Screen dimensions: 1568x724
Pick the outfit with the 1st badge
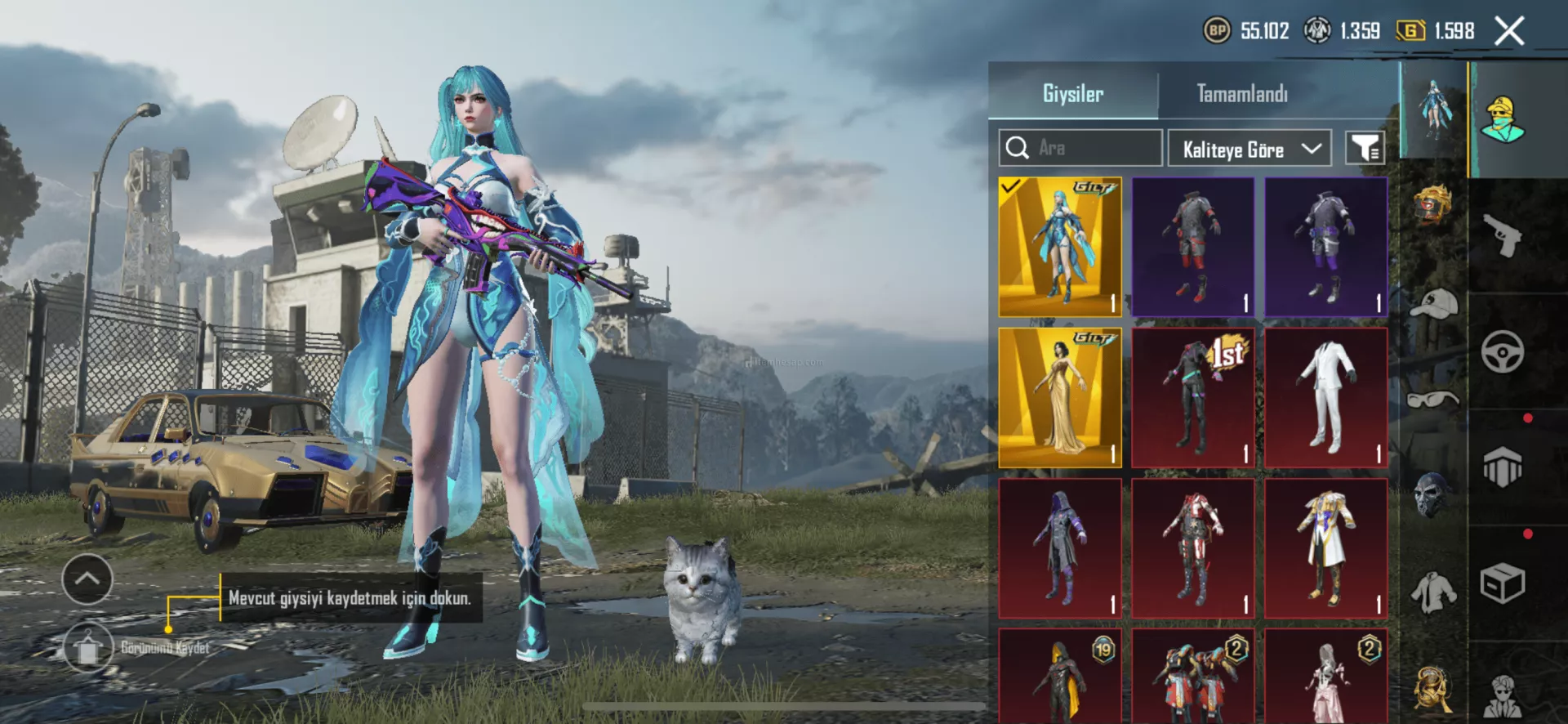pos(1193,398)
